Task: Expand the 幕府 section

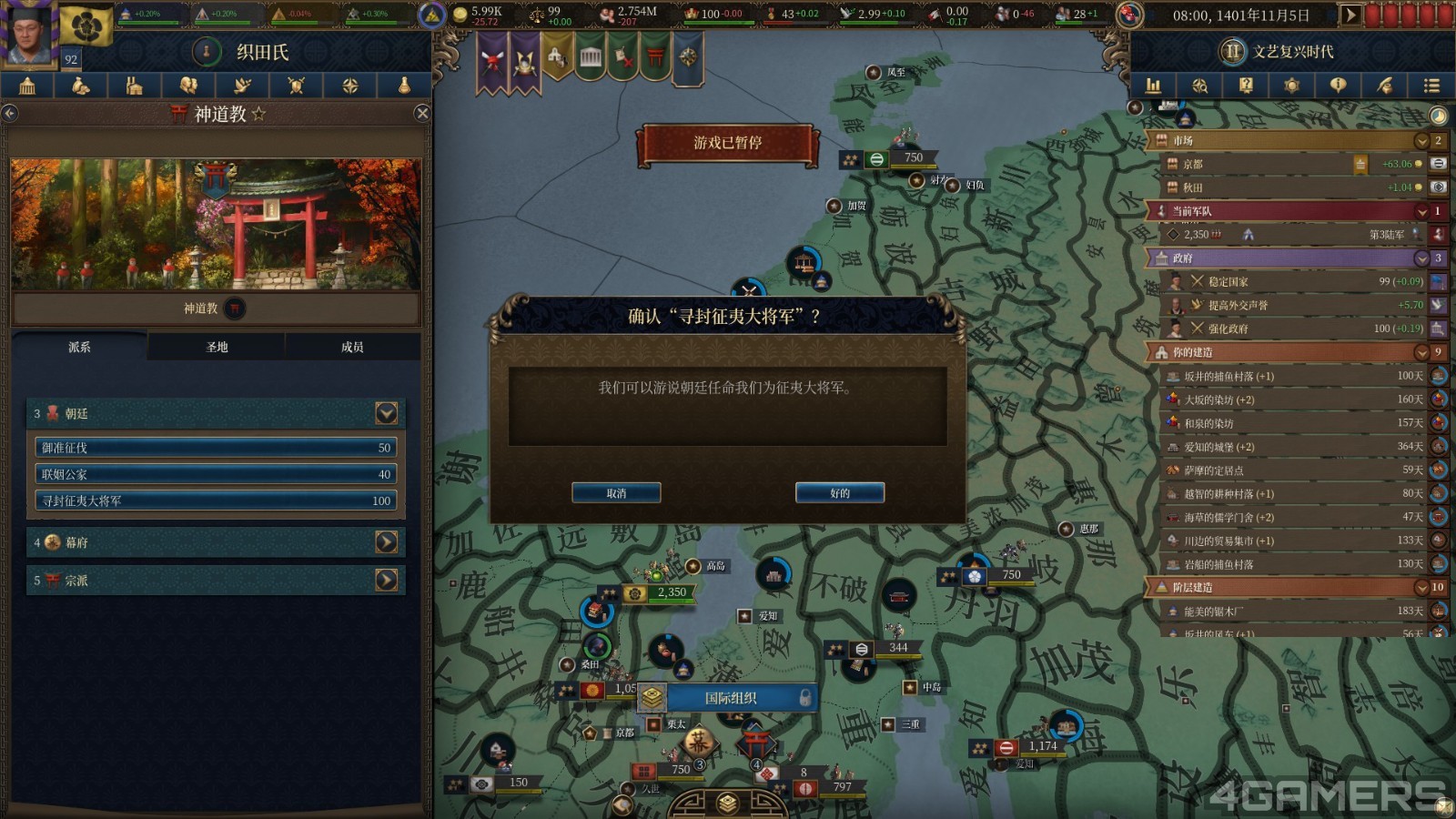Action: (x=386, y=542)
